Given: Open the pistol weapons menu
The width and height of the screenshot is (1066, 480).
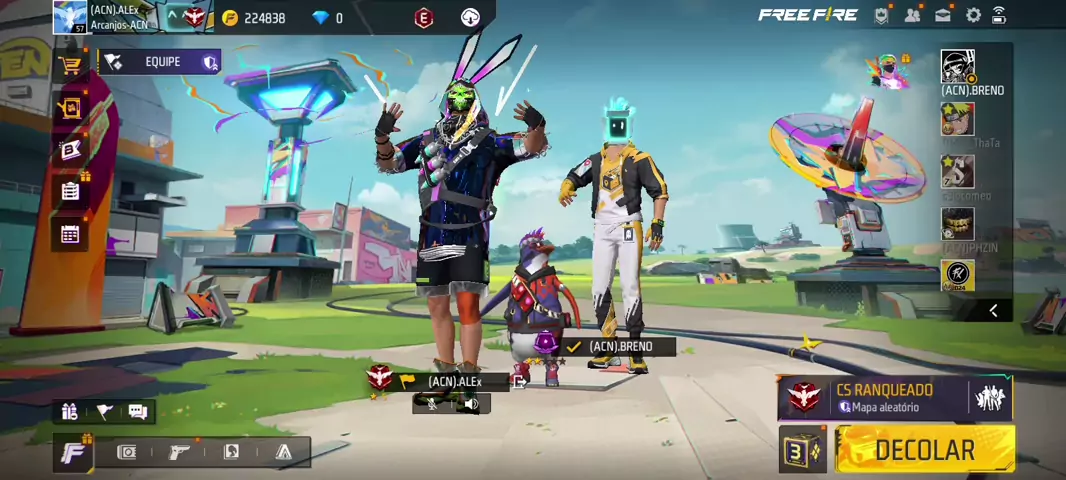Looking at the screenshot, I should coord(179,452).
